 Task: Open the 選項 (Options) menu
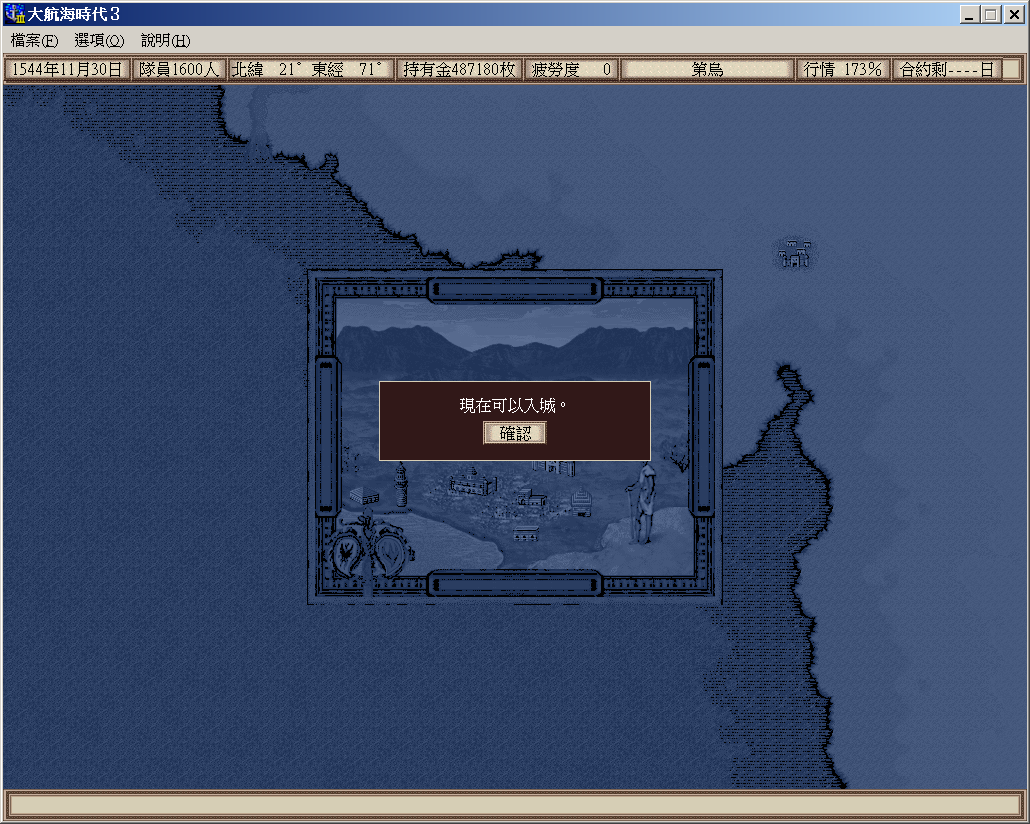pyautogui.click(x=99, y=41)
